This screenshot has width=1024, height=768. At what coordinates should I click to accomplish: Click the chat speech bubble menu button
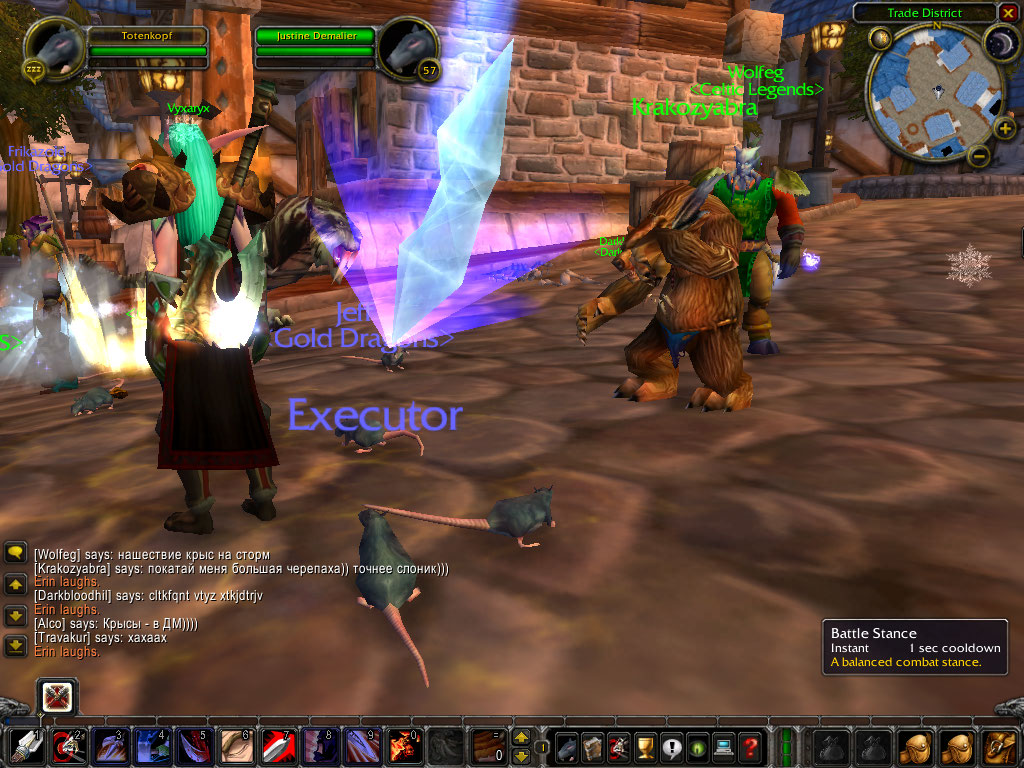point(15,553)
